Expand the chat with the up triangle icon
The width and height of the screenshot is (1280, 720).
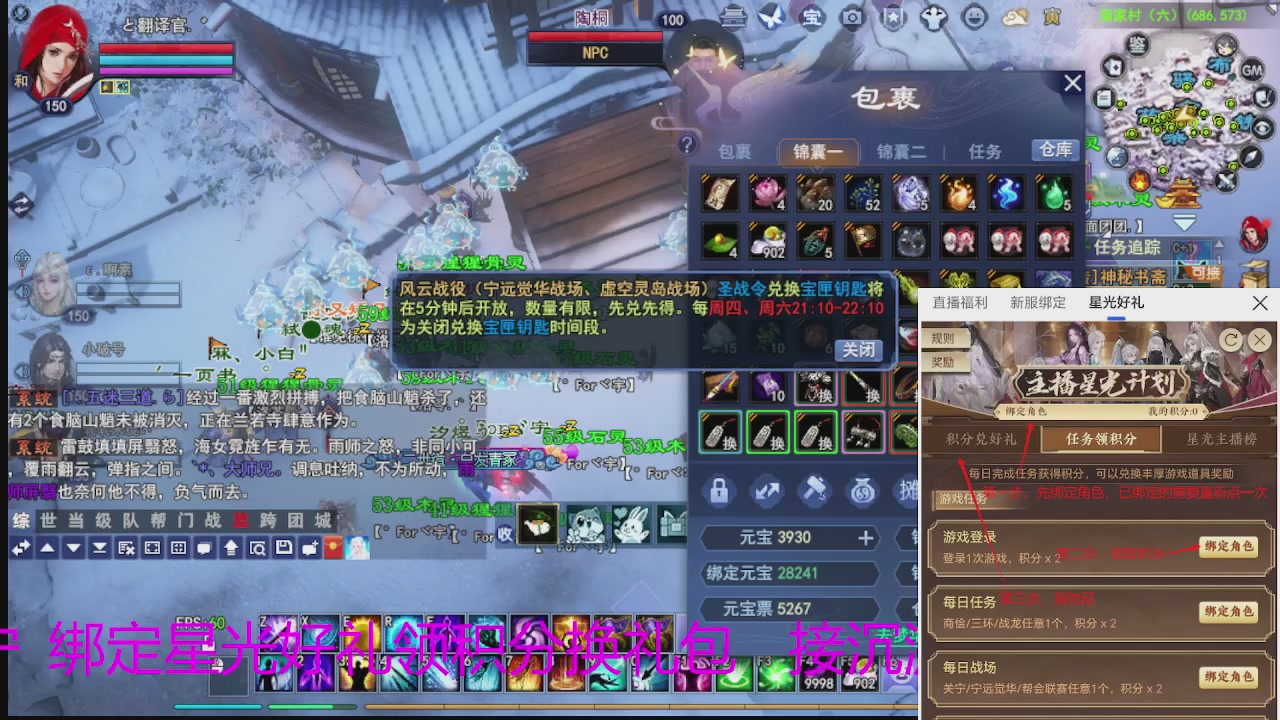[47, 548]
